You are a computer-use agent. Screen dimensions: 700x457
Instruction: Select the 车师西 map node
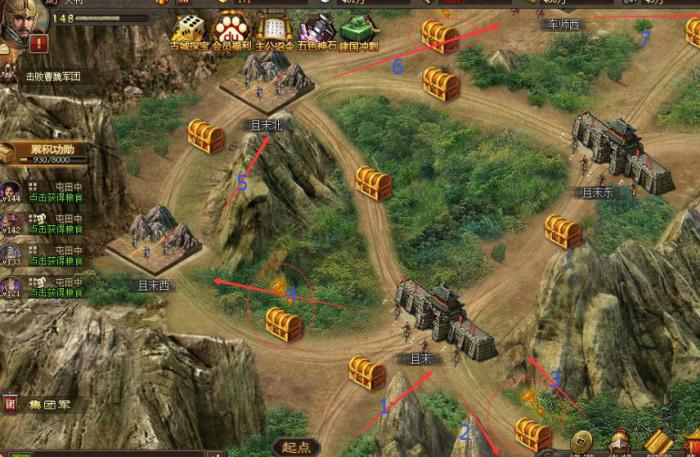click(563, 23)
